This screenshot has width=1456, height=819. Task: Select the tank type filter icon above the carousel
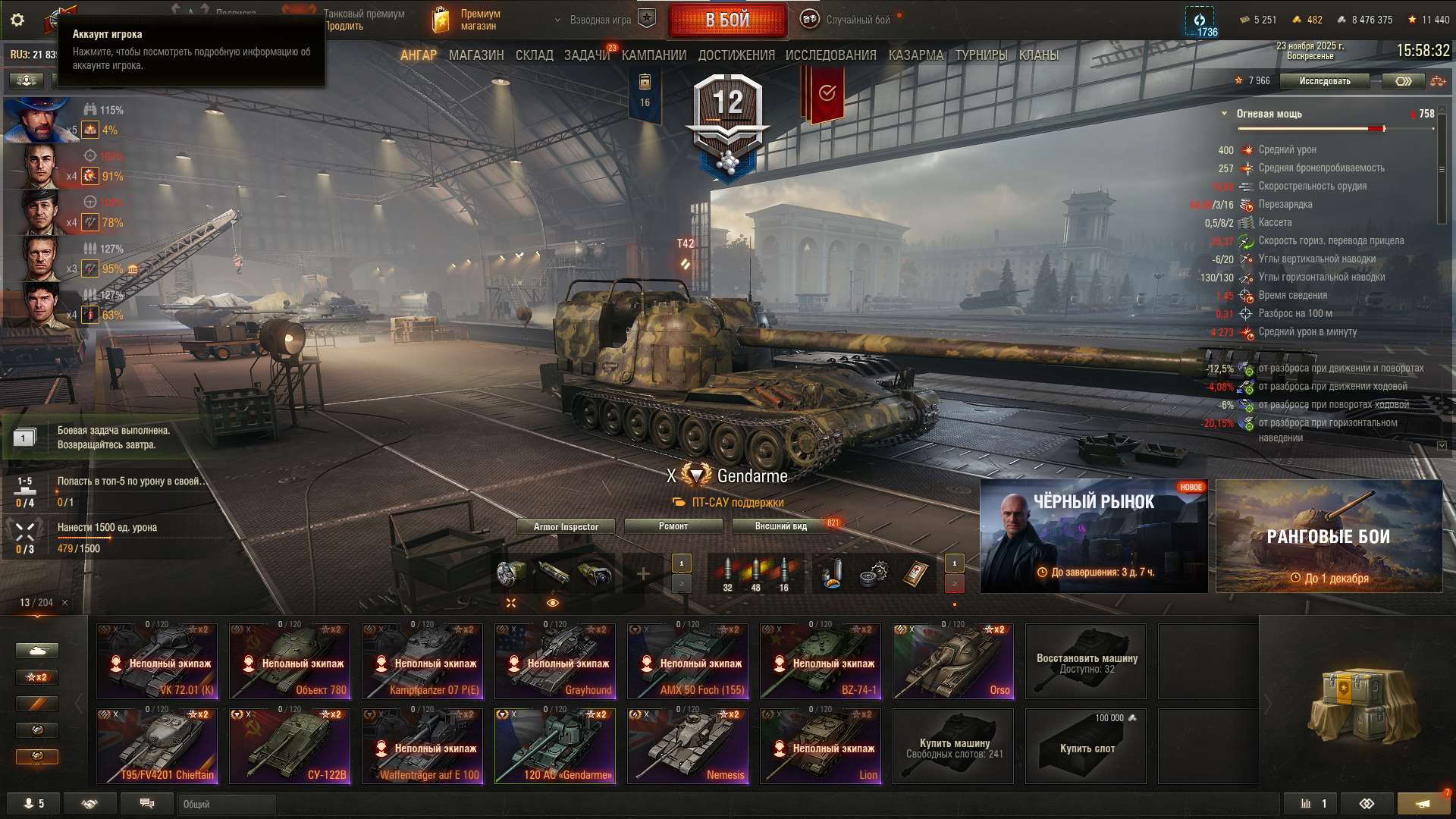(36, 650)
